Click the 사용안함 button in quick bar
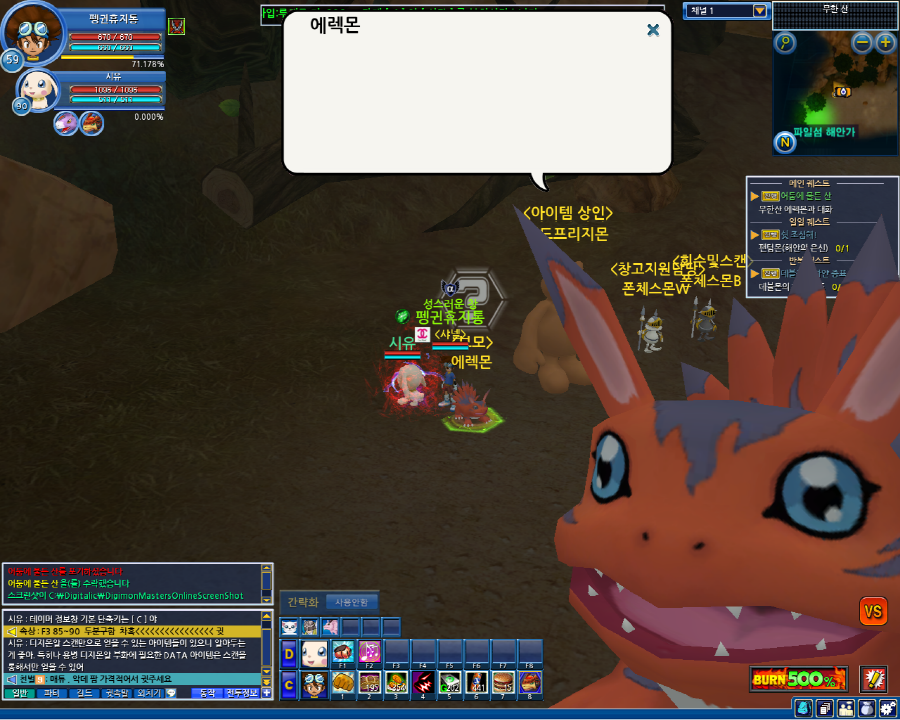 [x=351, y=602]
